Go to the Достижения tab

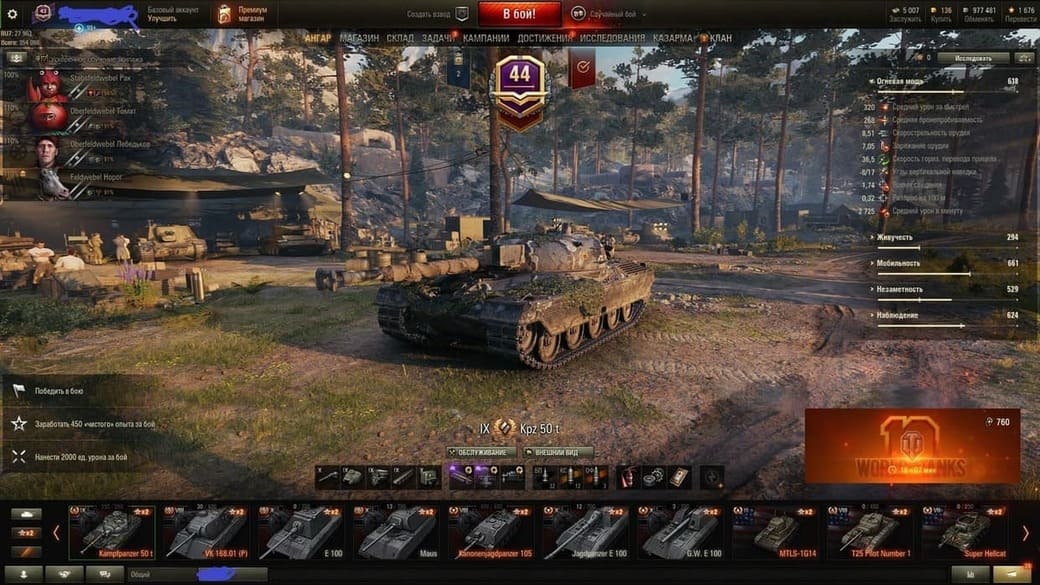(x=546, y=38)
